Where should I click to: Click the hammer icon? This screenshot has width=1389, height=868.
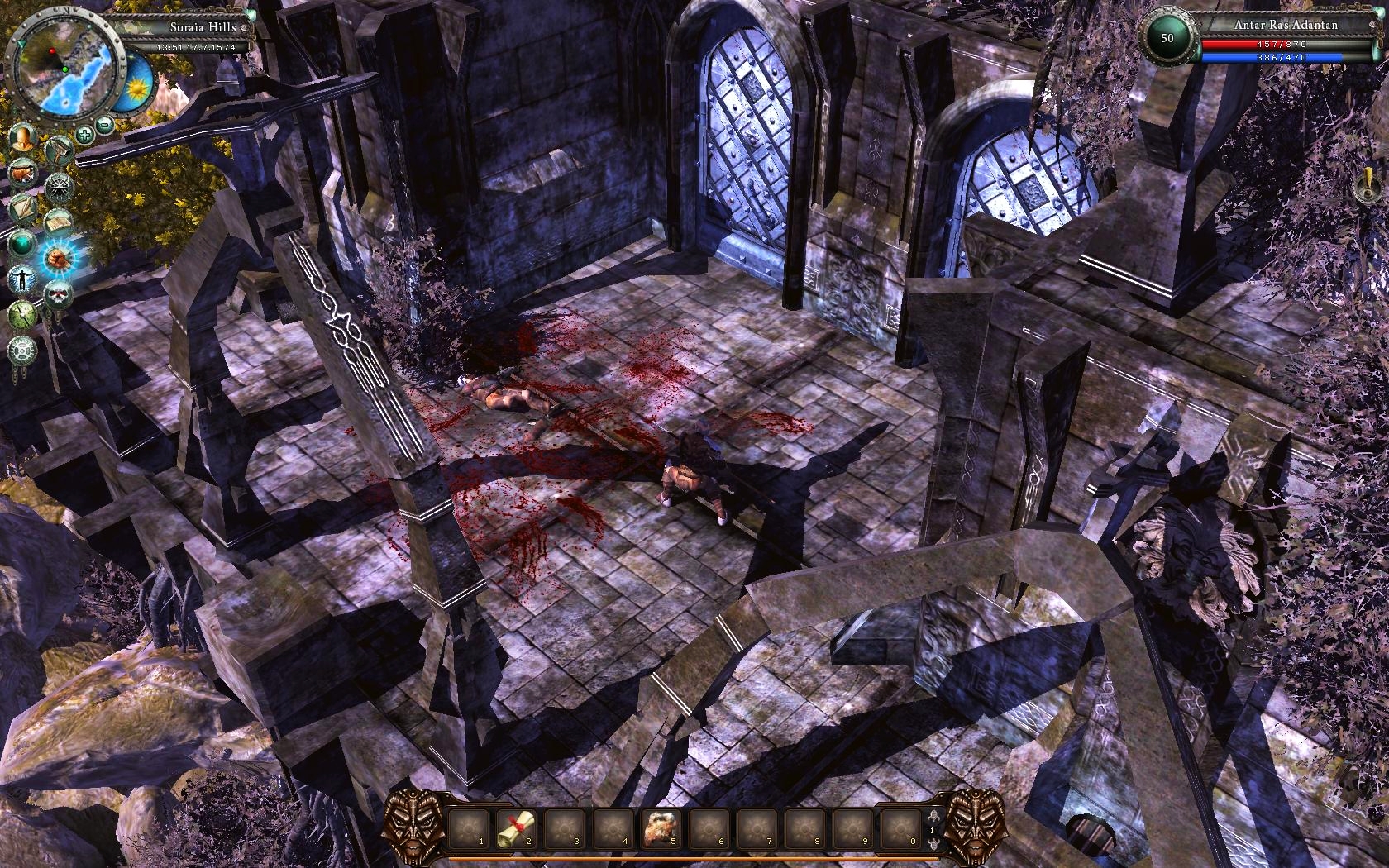pyautogui.click(x=60, y=150)
